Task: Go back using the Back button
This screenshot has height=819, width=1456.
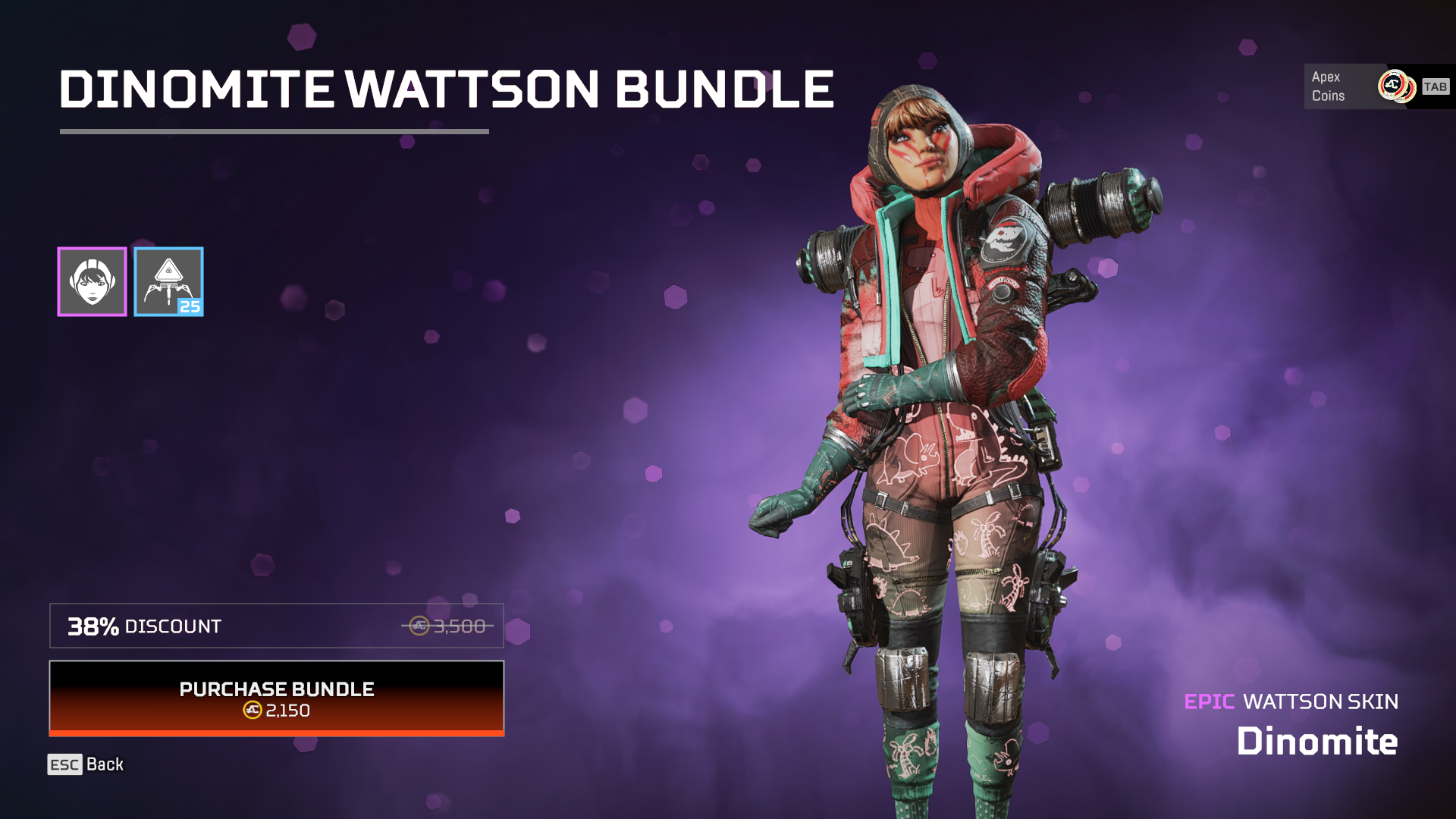Action: (x=86, y=764)
